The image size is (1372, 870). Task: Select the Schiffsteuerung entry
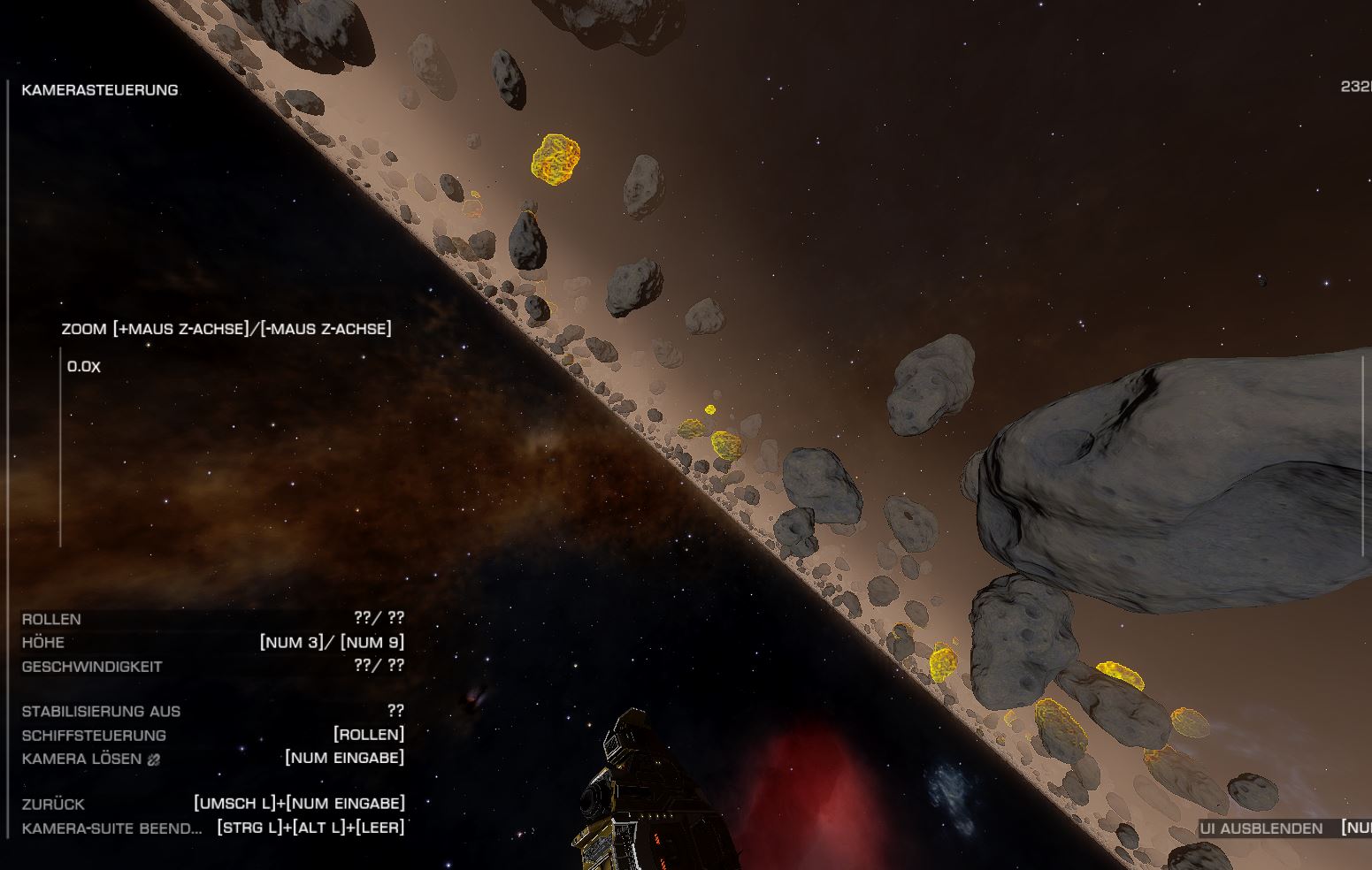[x=94, y=735]
